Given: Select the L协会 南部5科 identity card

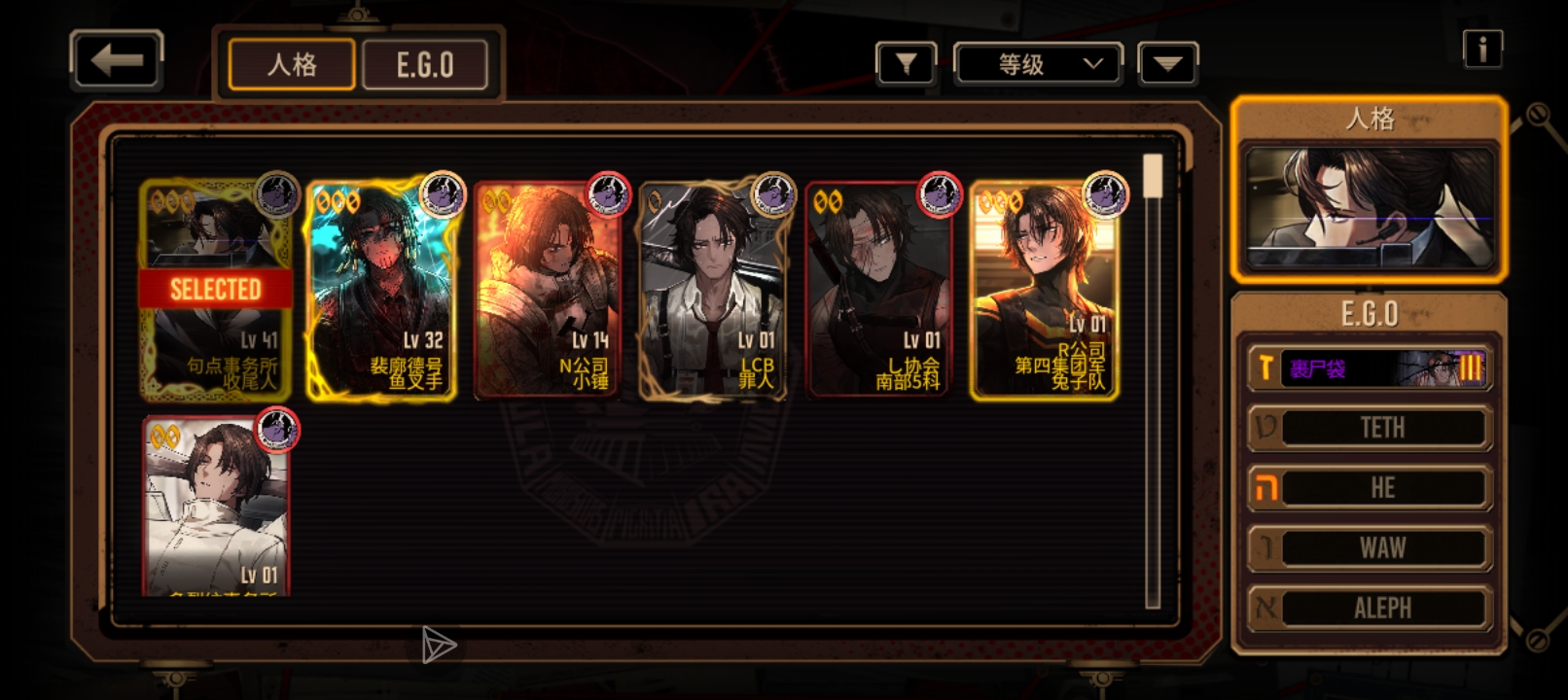Looking at the screenshot, I should click(x=877, y=290).
